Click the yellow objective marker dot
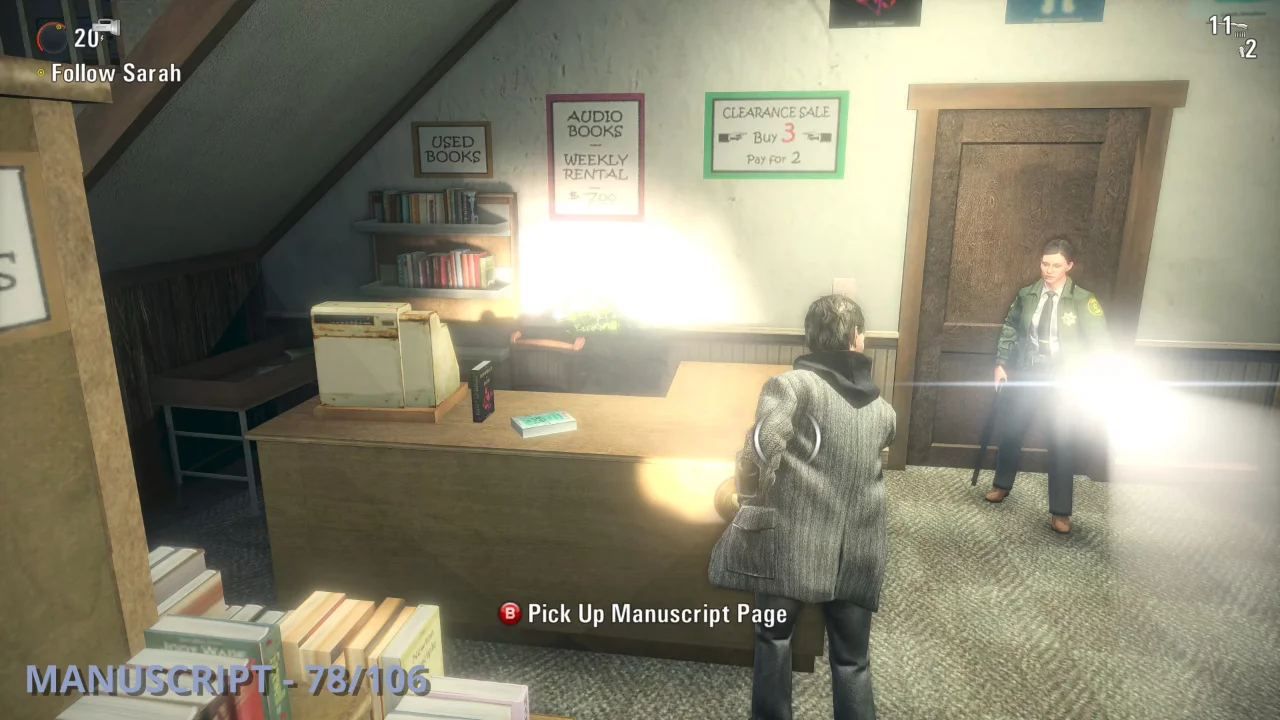This screenshot has height=720, width=1280. 40,73
